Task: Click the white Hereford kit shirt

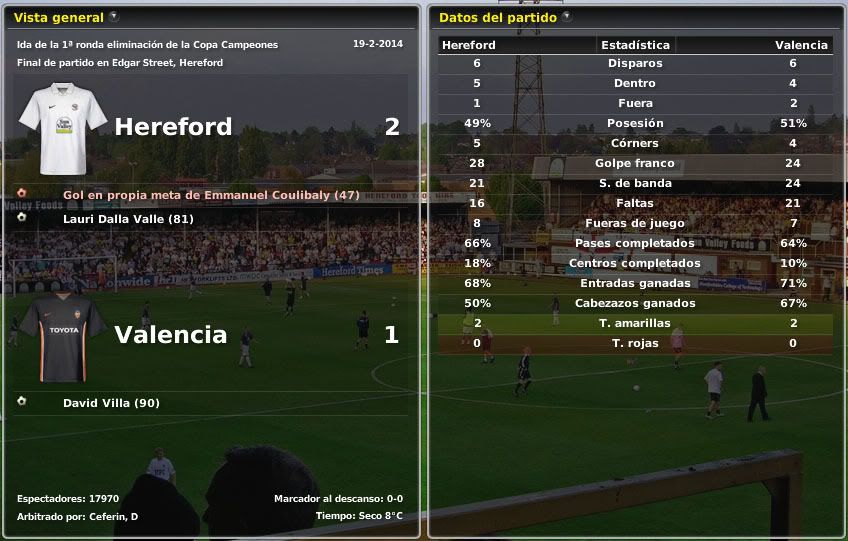Action: point(62,129)
